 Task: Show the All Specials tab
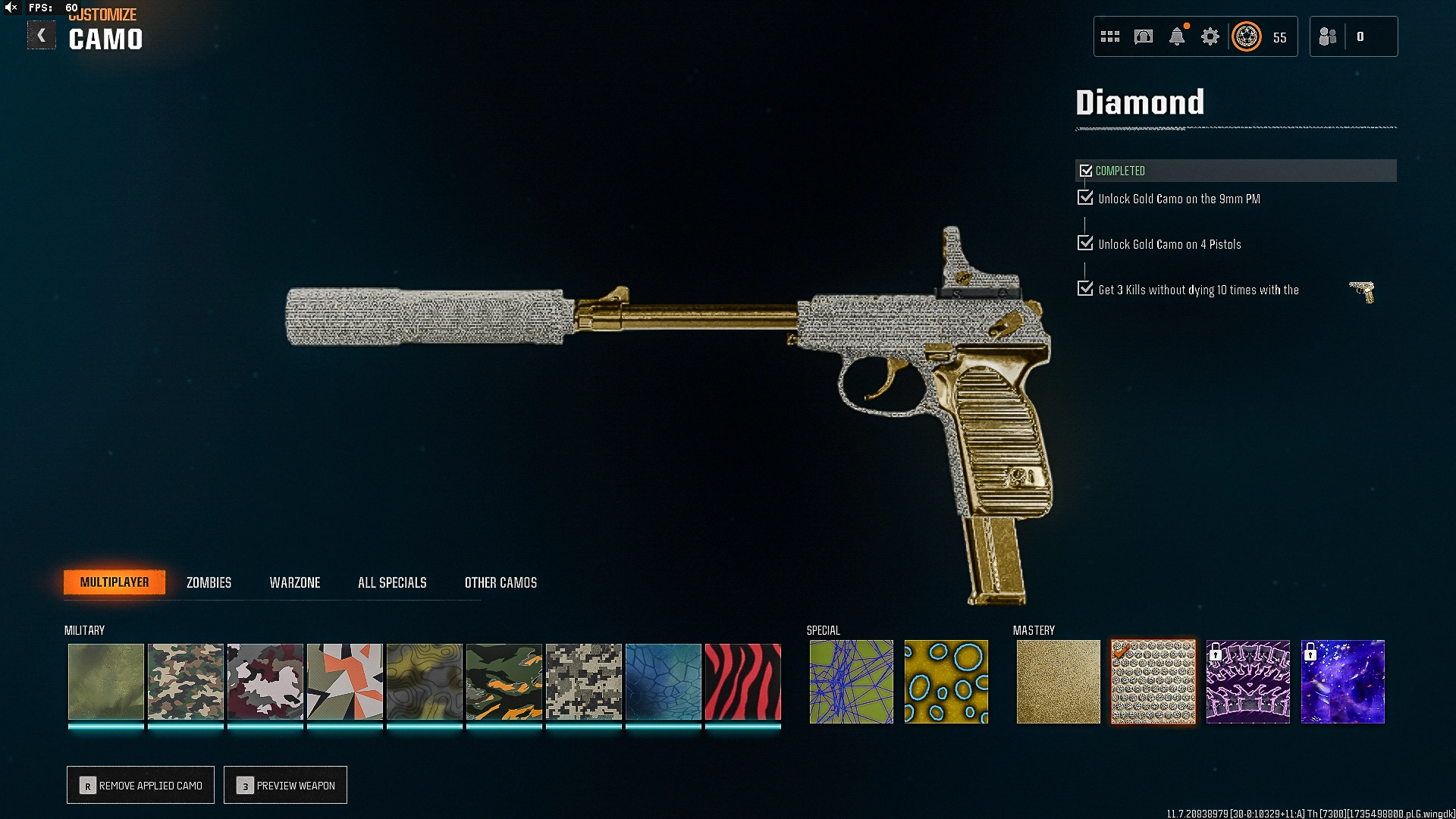pyautogui.click(x=392, y=582)
